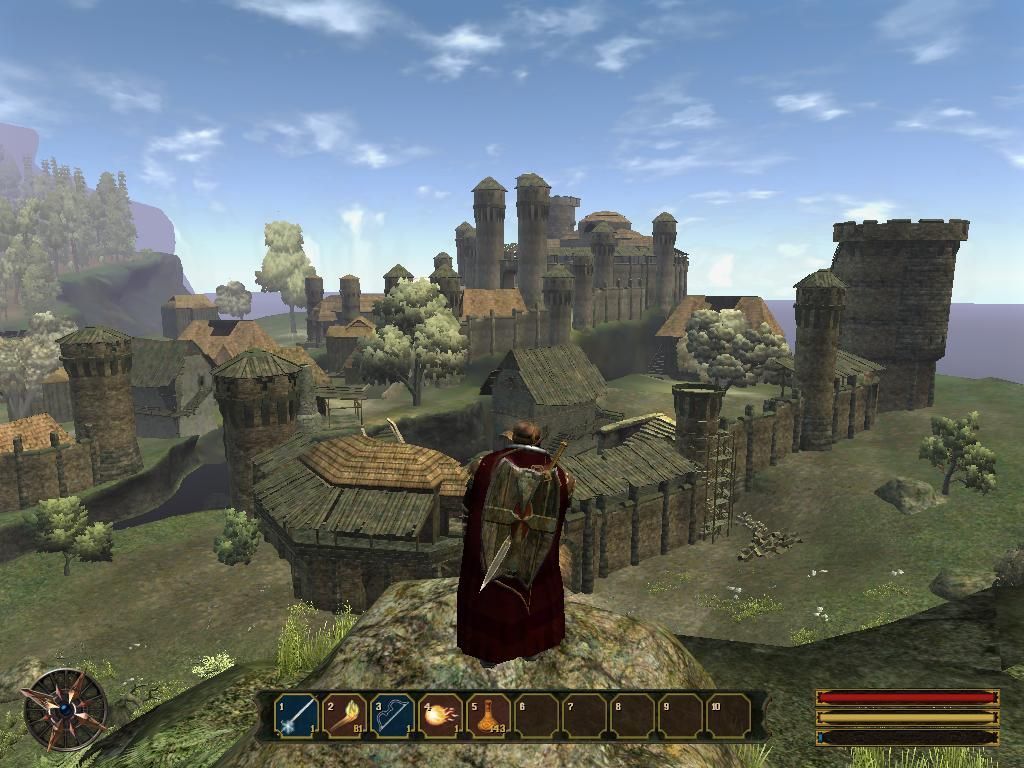Click the compass in the corner
This screenshot has width=1024, height=768.
coord(66,710)
